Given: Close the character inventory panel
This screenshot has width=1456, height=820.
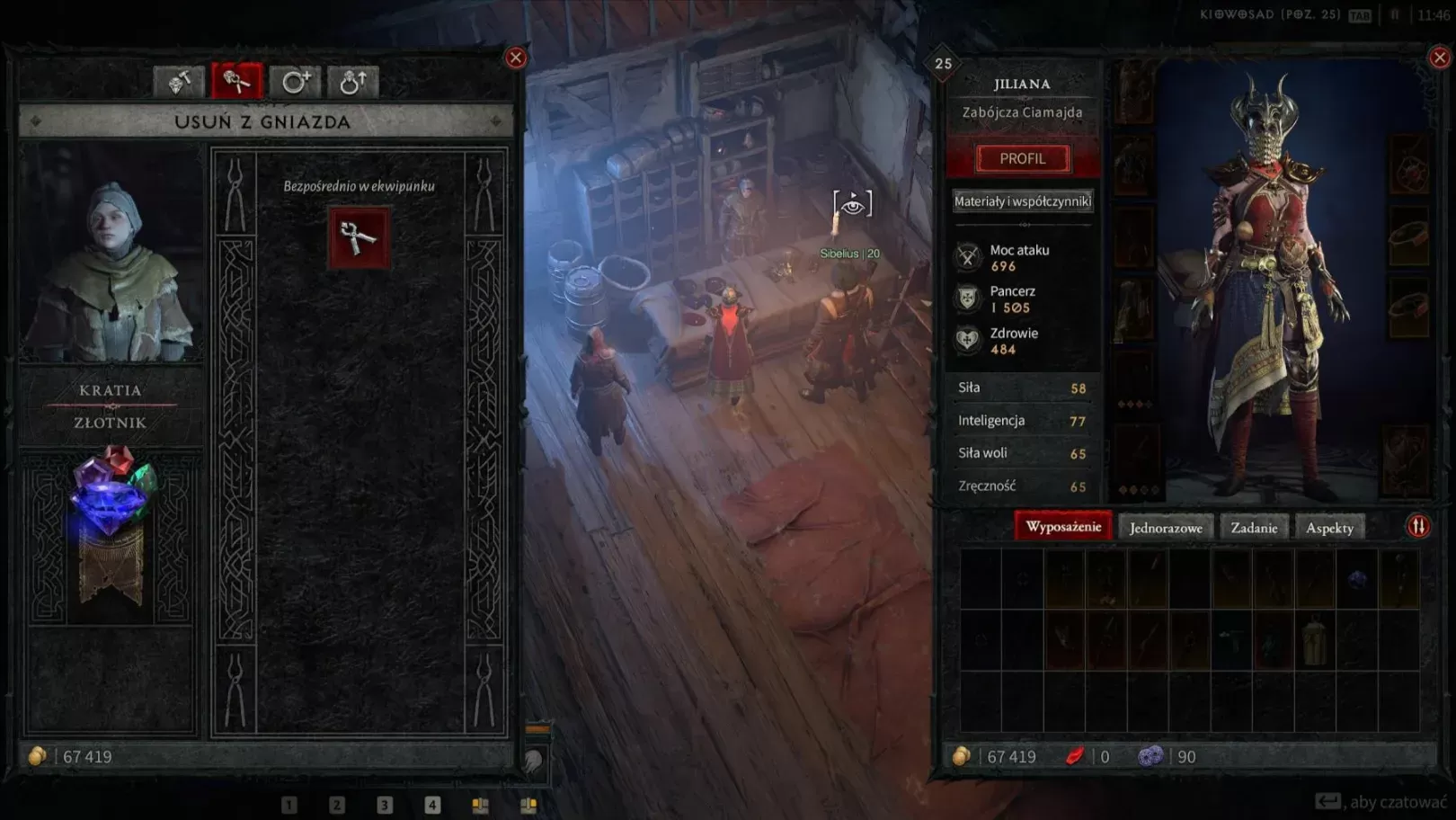Looking at the screenshot, I should tap(1439, 58).
